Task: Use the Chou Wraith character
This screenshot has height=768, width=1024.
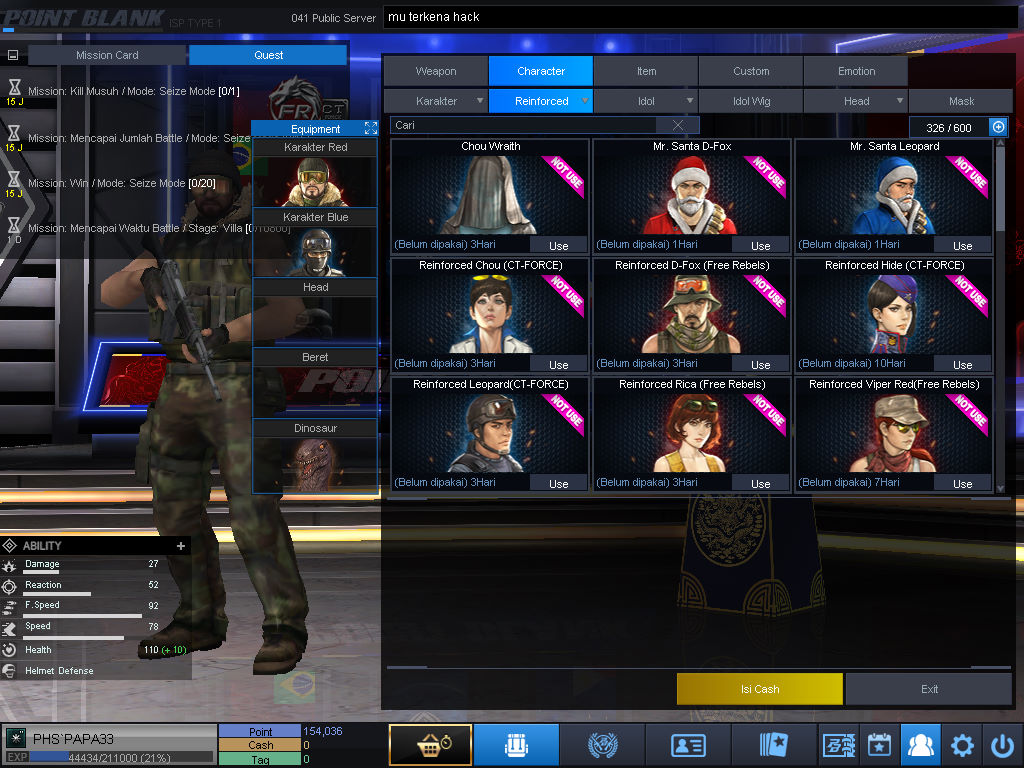Action: point(558,245)
